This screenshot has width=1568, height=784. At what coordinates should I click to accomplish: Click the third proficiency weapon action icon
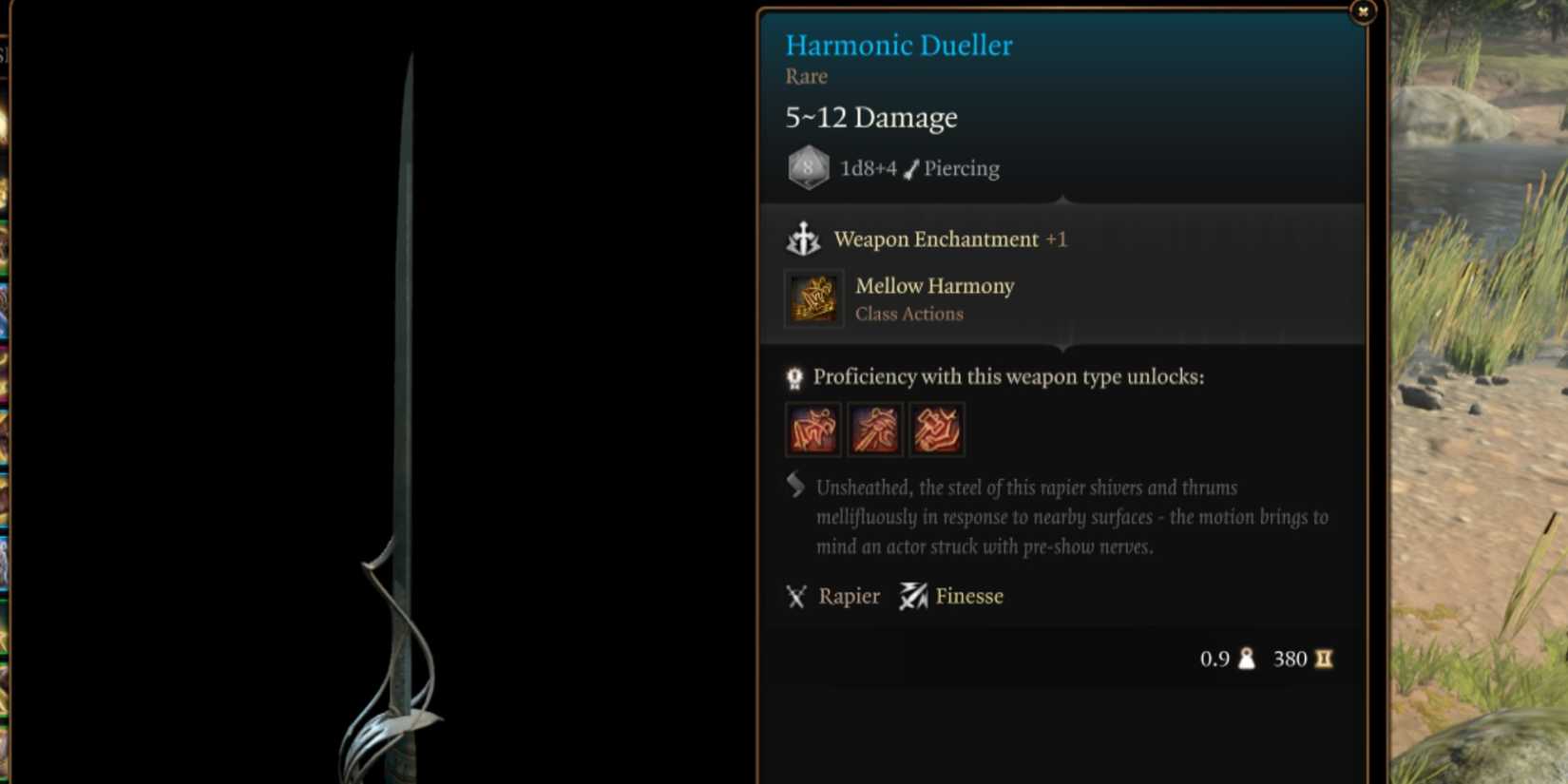click(x=937, y=430)
